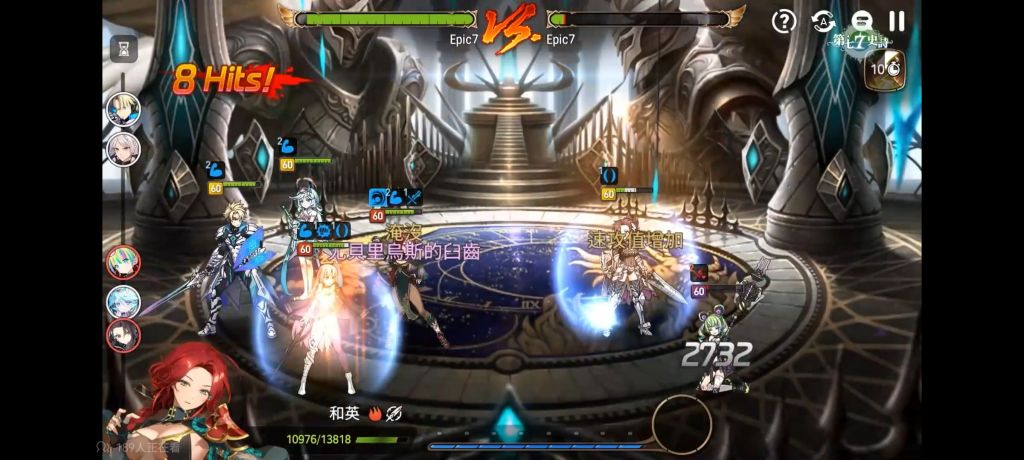Select the rainbow-haired enemy turn-order portrait
This screenshot has width=1024, height=460.
[123, 263]
